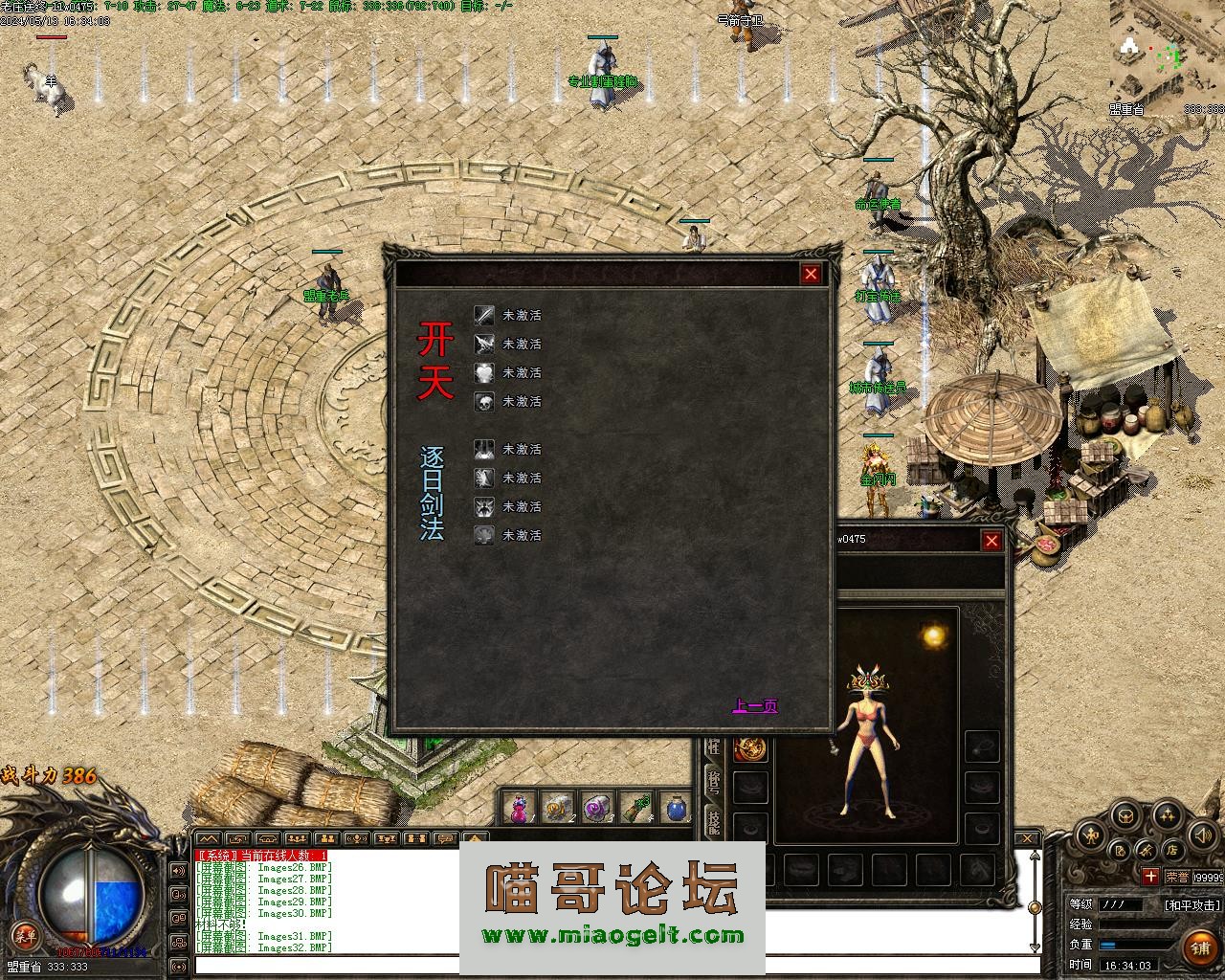Select the first 开天 skill icon
1225x980 pixels.
click(485, 315)
